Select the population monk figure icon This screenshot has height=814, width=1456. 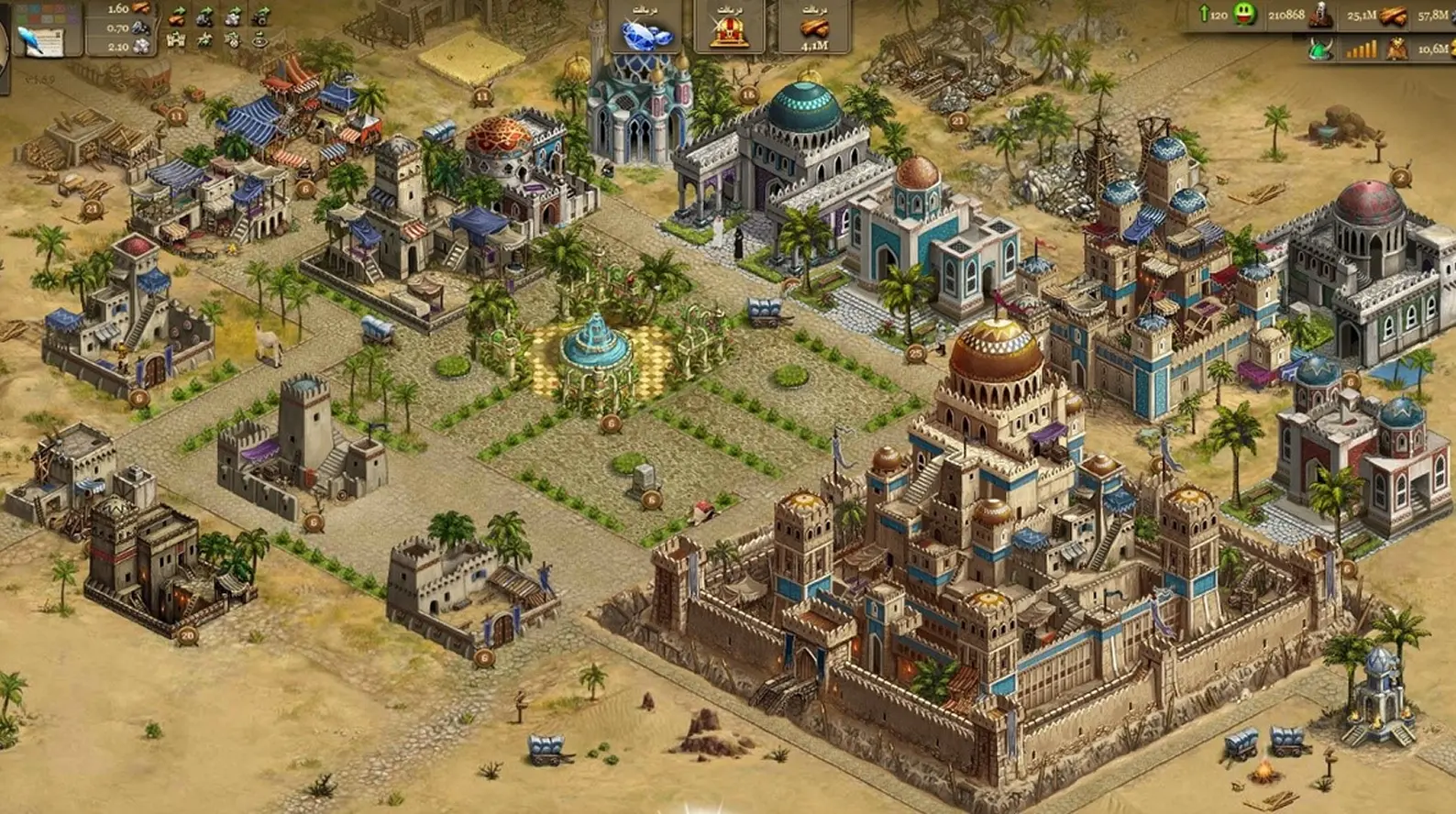pyautogui.click(x=1320, y=15)
